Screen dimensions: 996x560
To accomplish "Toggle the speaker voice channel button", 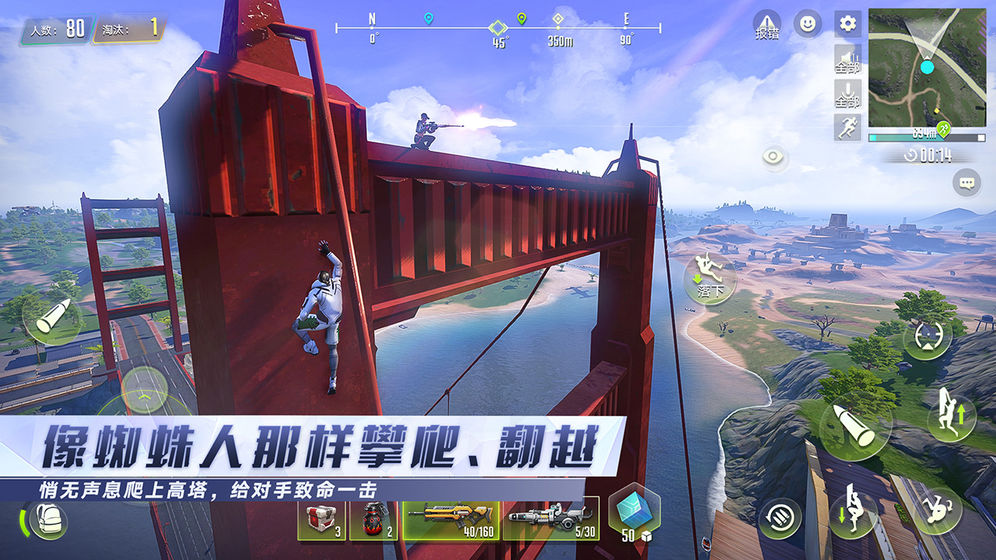I will tap(848, 58).
